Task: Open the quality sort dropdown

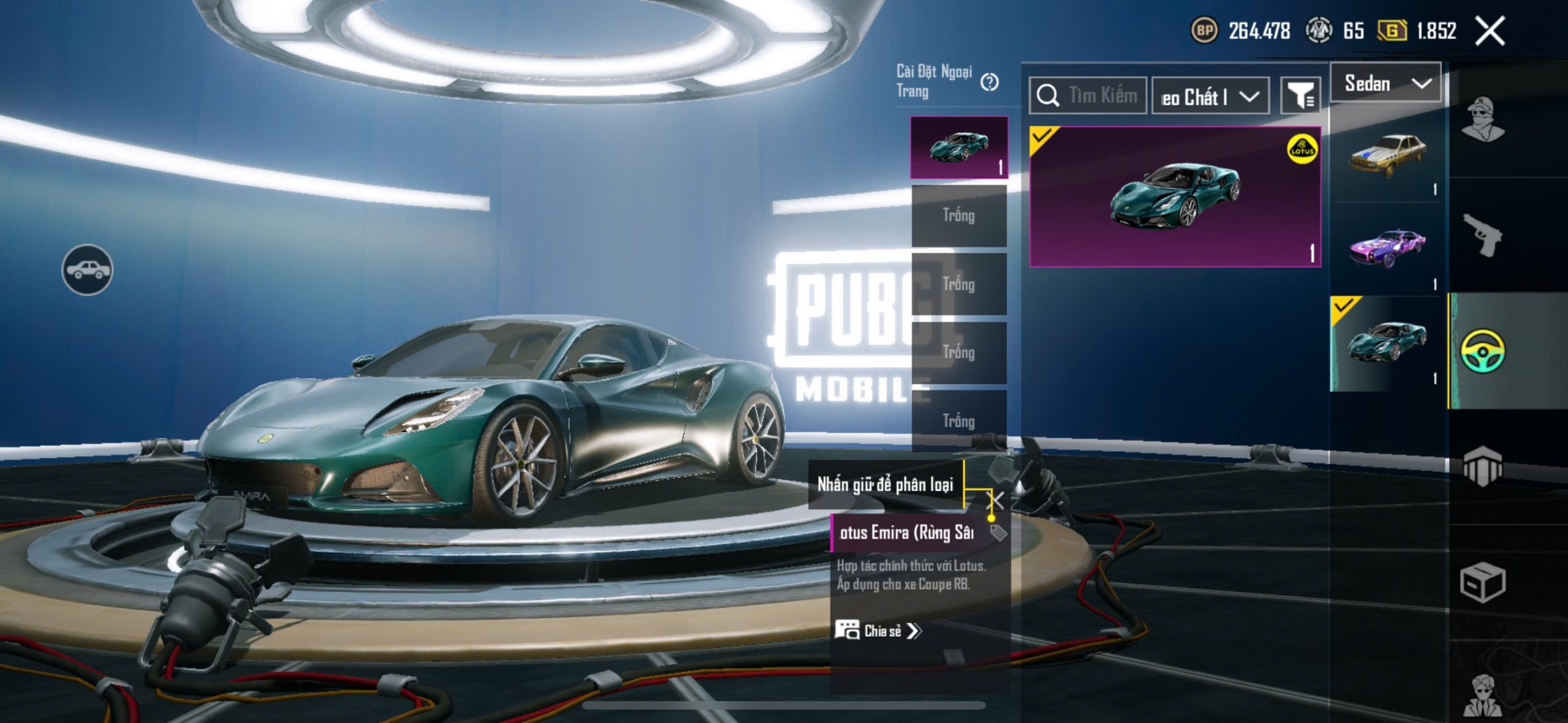Action: [1210, 97]
